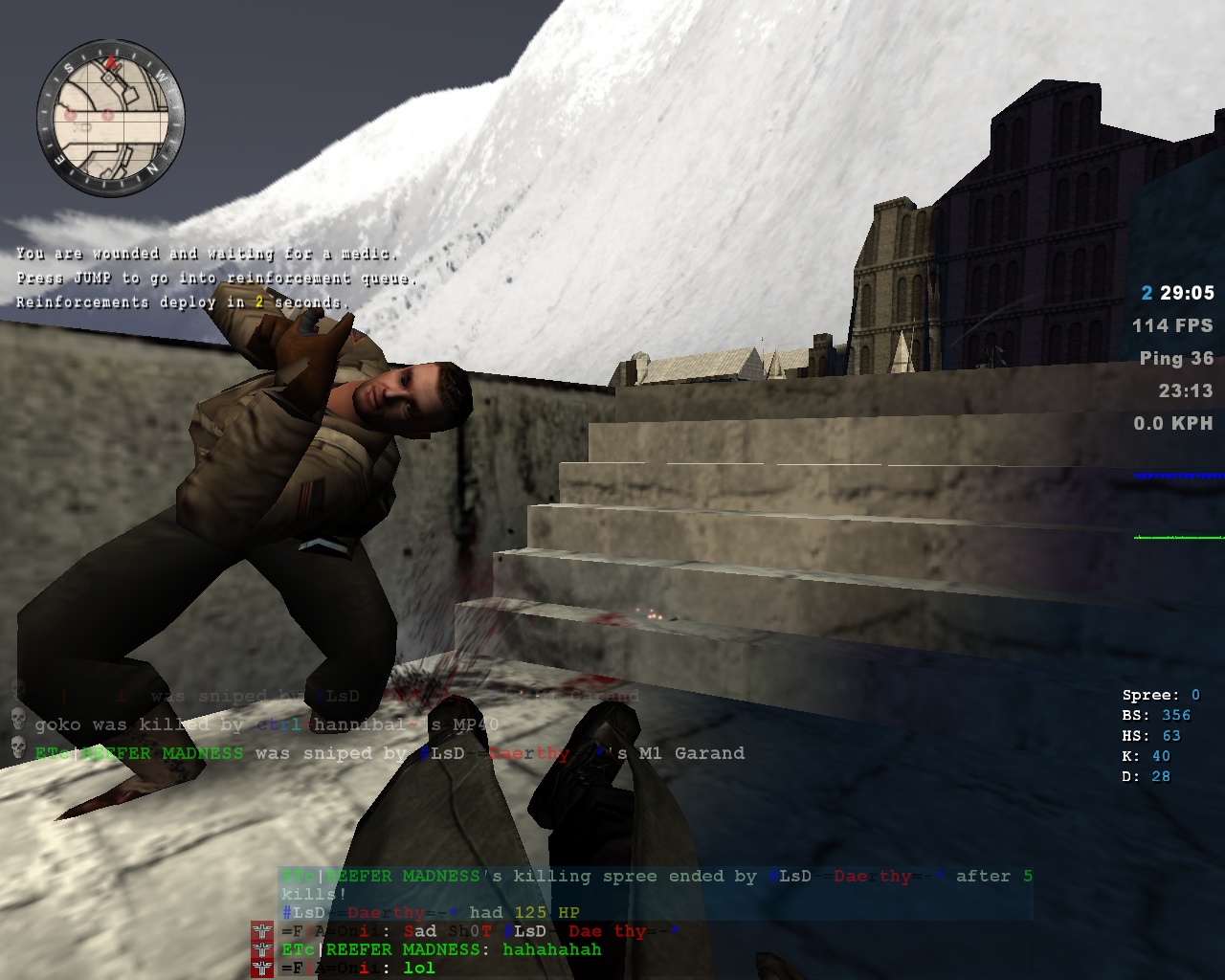Image resolution: width=1225 pixels, height=980 pixels.
Task: Click the topmost skull kill-feed icon
Action: click(x=16, y=691)
